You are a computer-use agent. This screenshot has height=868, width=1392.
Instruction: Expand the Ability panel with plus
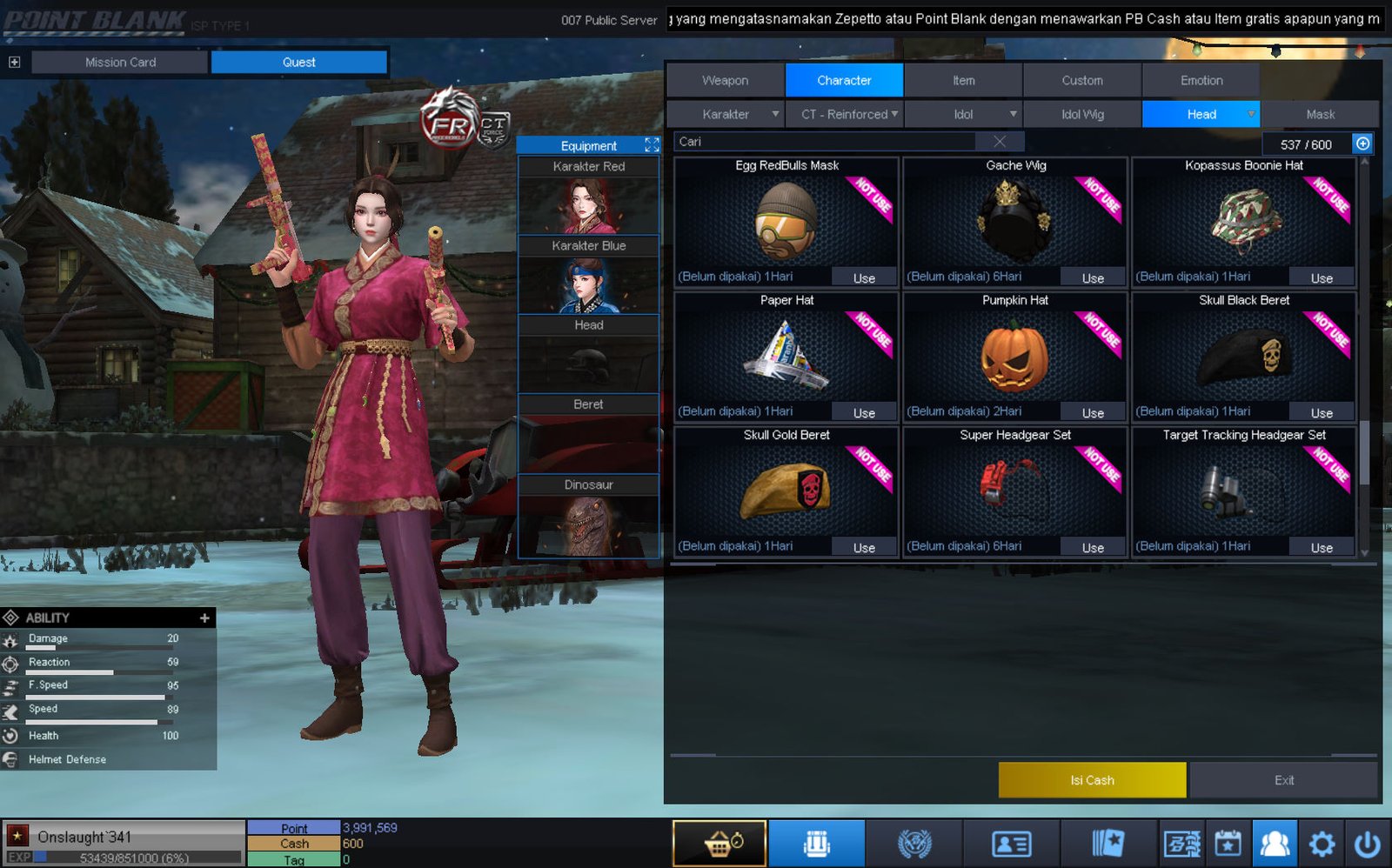204,618
